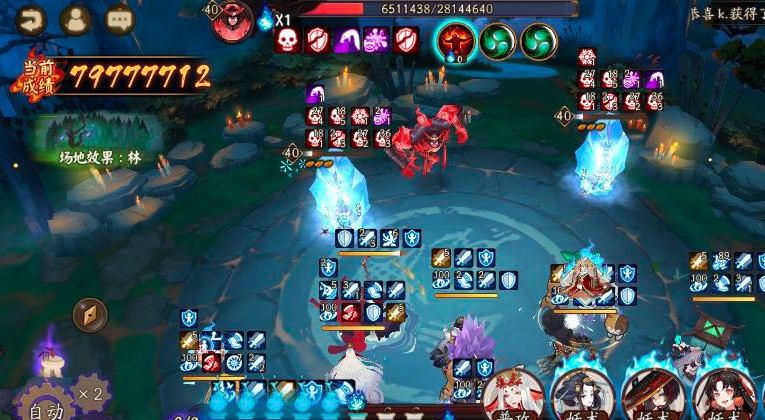Toggle the 自动 auto-battle gear button
Image resolution: width=765 pixels, height=420 pixels.
(x=43, y=402)
